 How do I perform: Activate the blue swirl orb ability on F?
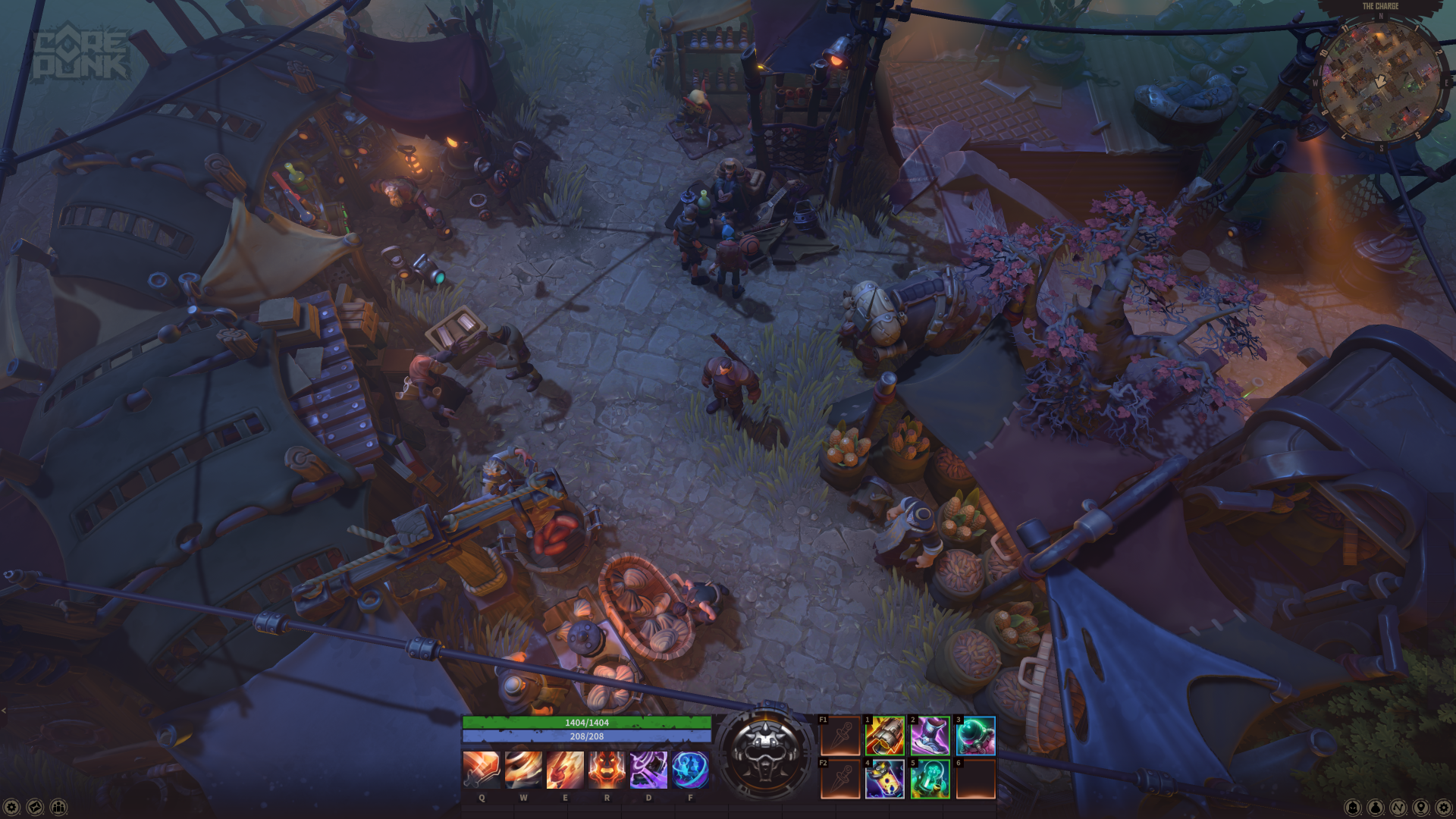(x=690, y=770)
